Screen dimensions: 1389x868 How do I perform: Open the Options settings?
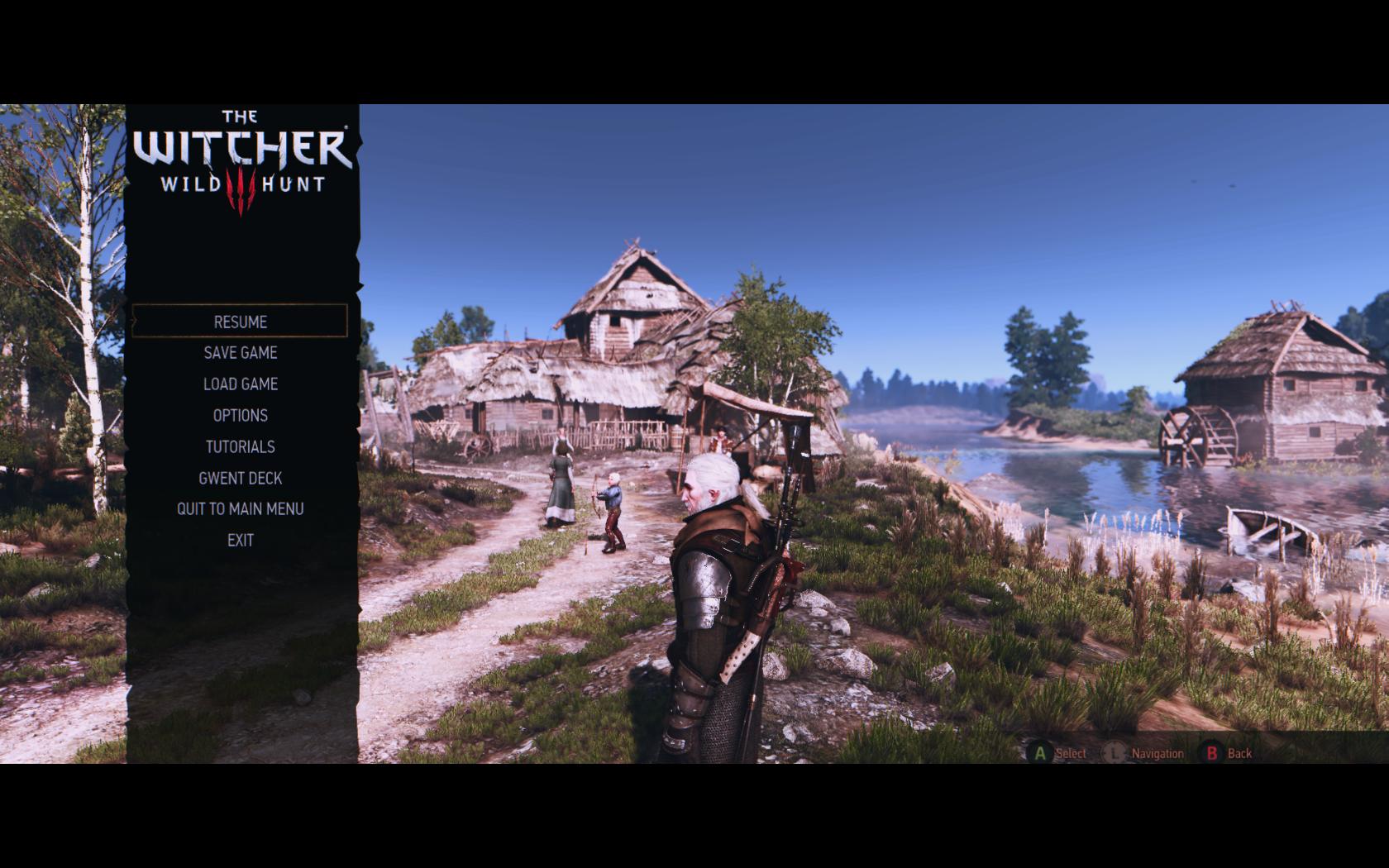(240, 416)
